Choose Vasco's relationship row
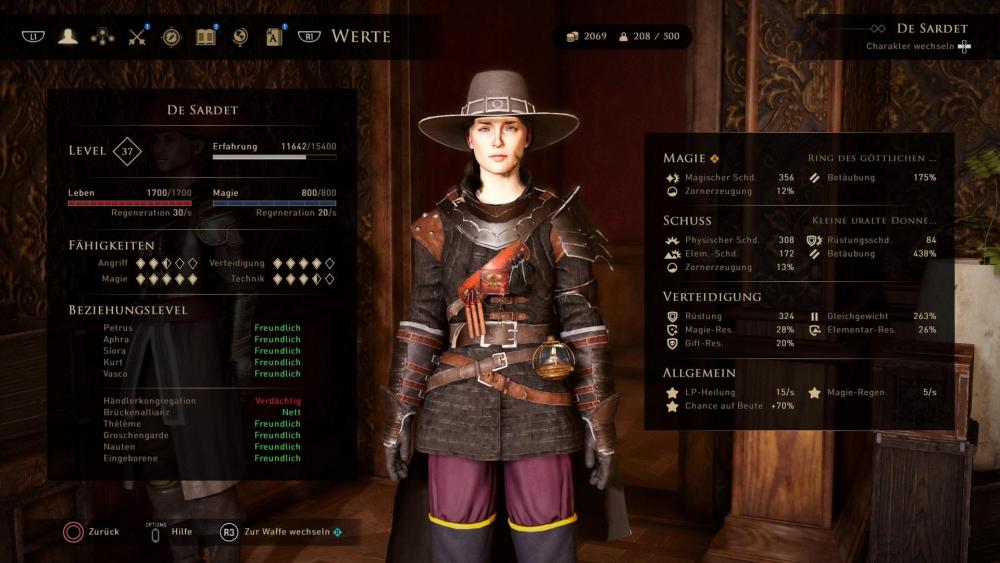1000x563 pixels. tap(115, 374)
